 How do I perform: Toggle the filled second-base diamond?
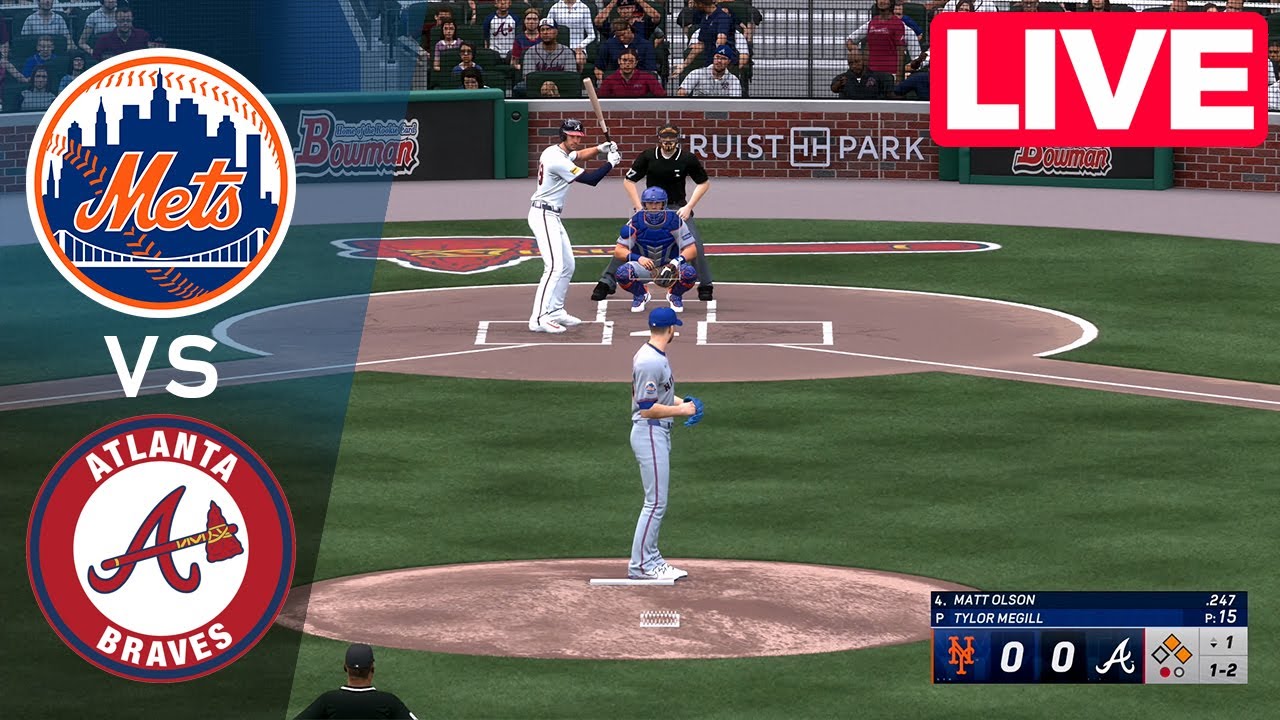click(1173, 640)
